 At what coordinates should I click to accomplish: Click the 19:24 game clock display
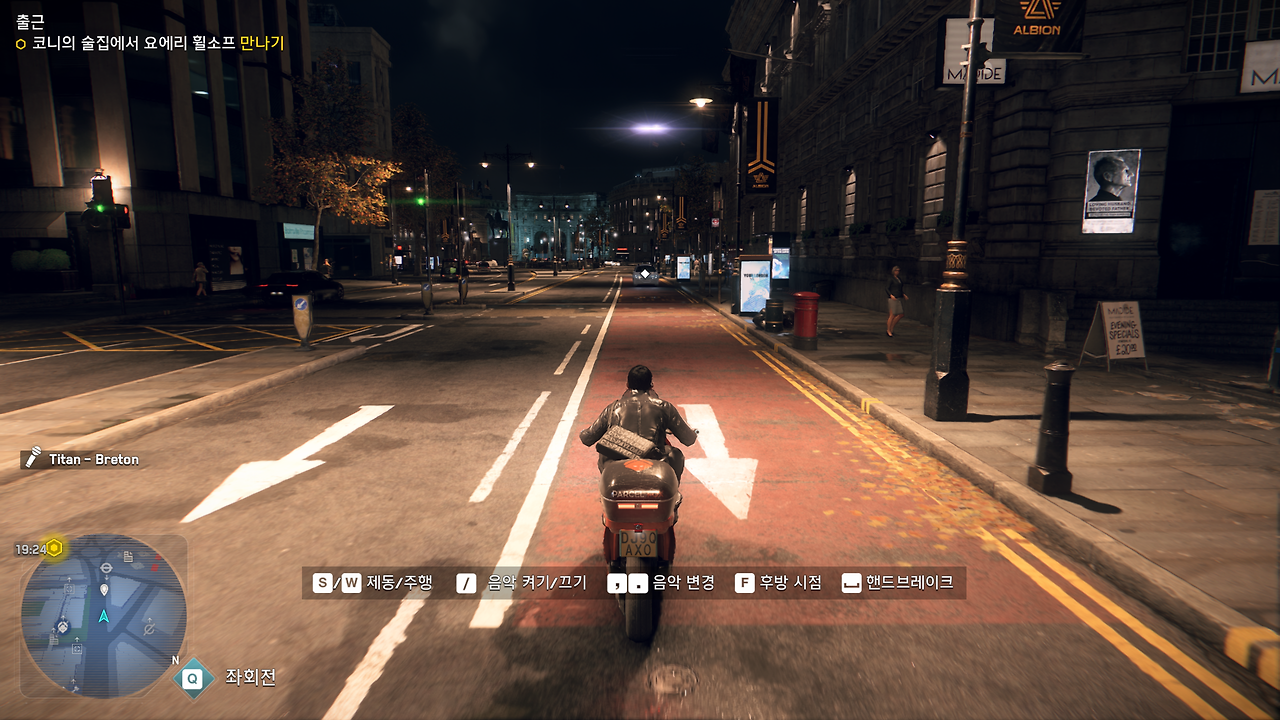[29, 547]
